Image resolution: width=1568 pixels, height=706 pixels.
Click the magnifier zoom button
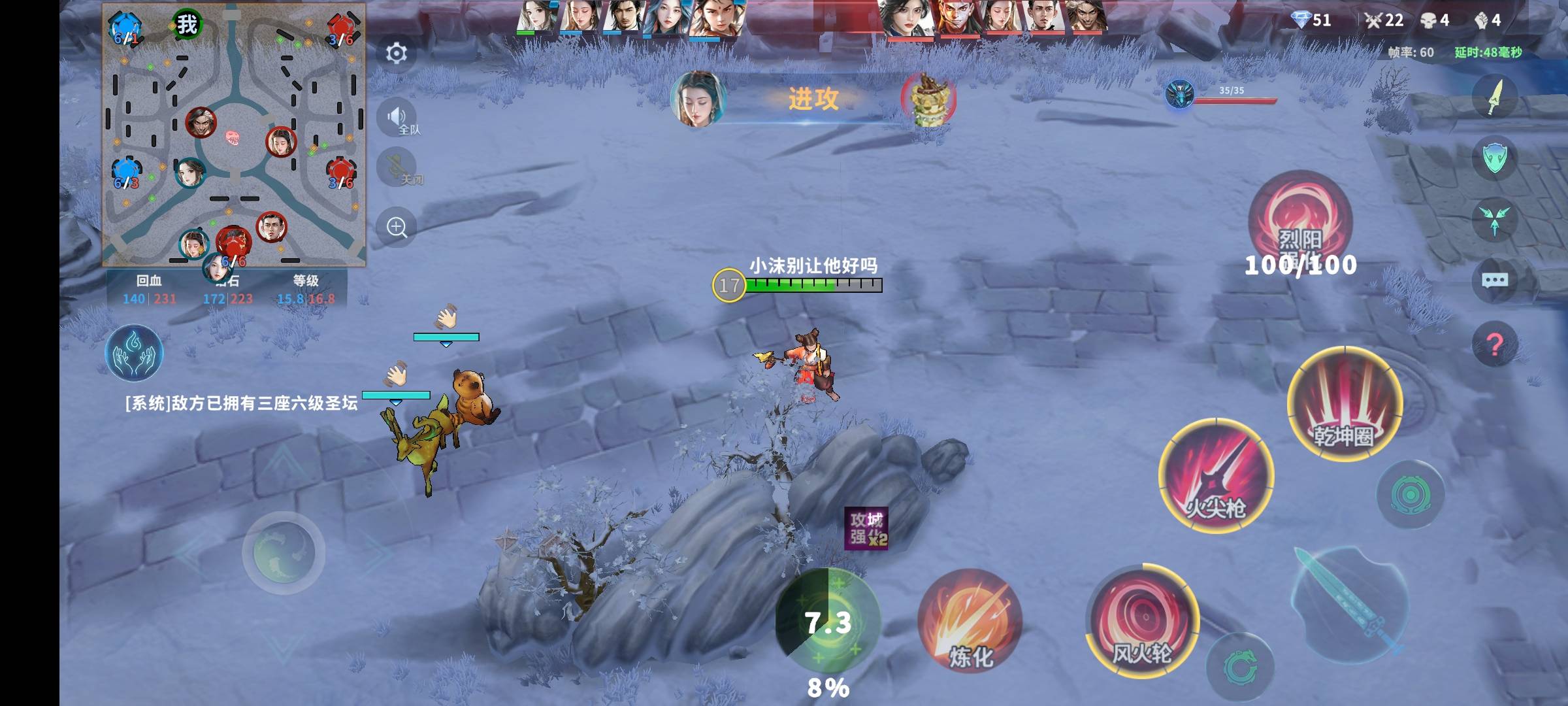pyautogui.click(x=397, y=227)
